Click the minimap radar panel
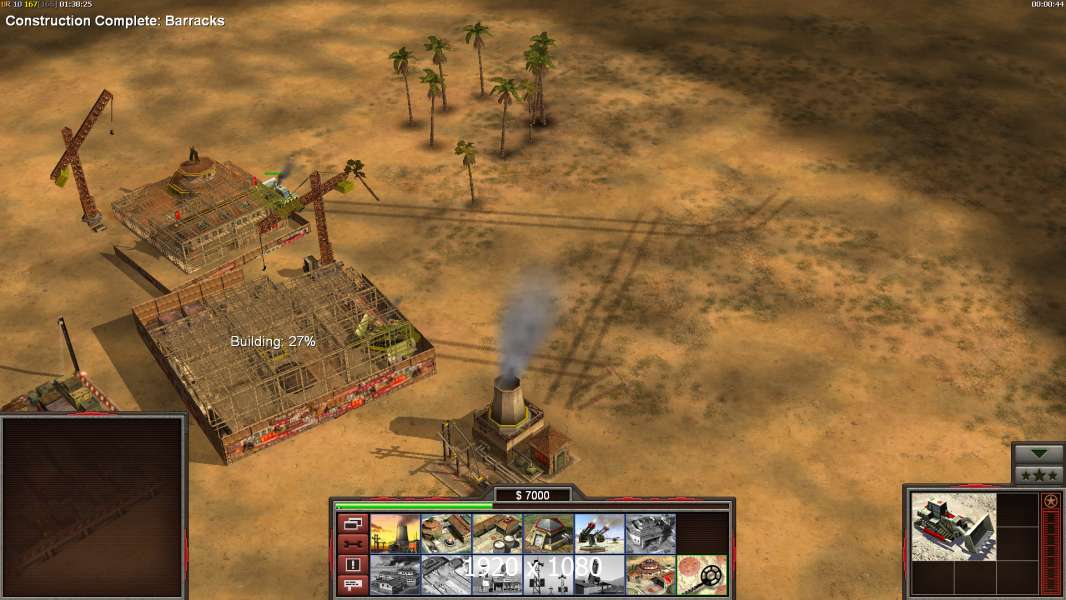This screenshot has width=1066, height=600. click(92, 507)
